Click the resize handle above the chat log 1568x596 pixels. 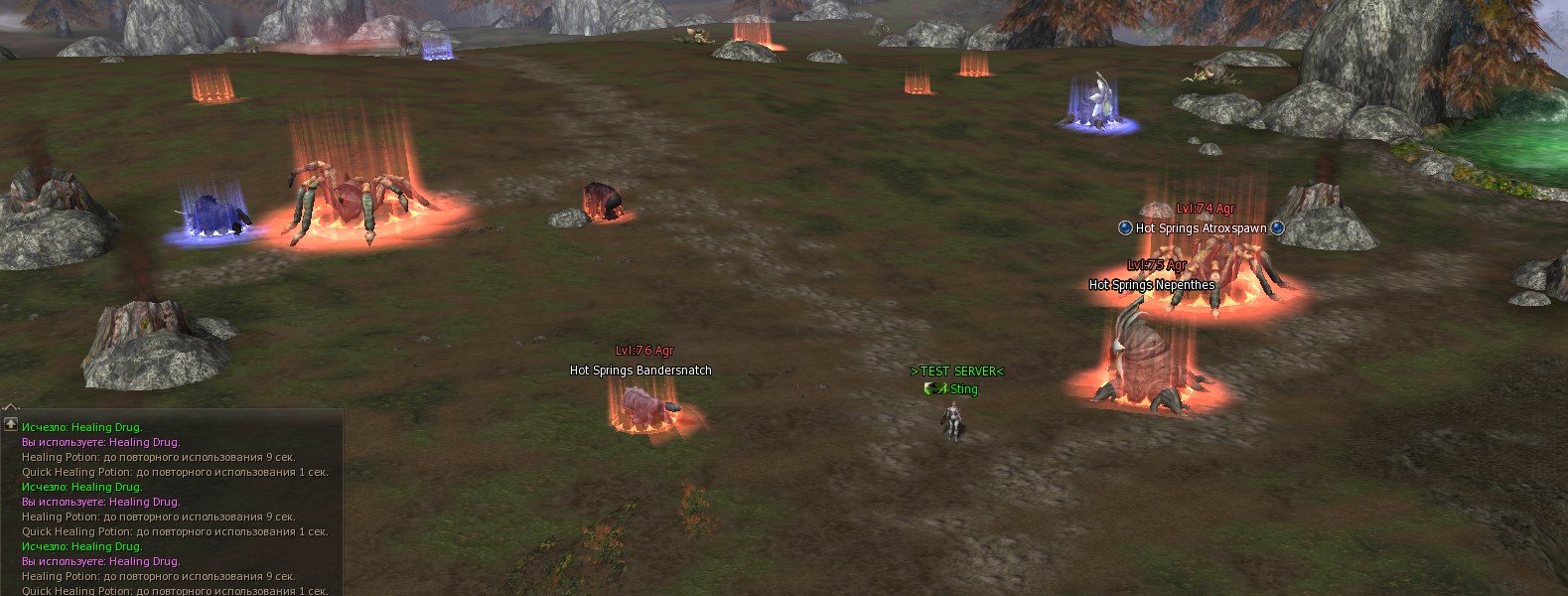click(x=10, y=406)
